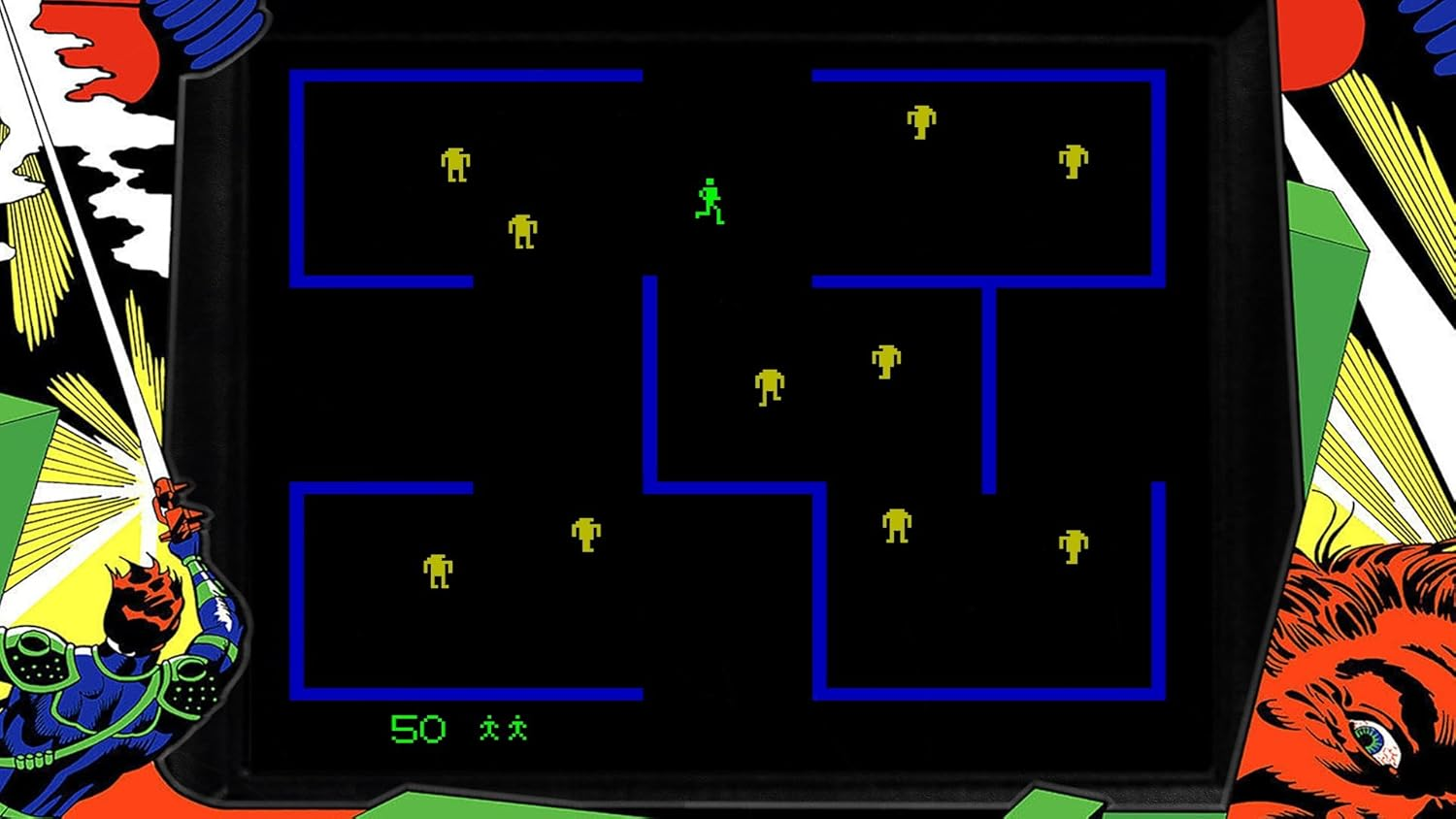Select the green player character sprite
1456x819 pixels.
(x=709, y=201)
